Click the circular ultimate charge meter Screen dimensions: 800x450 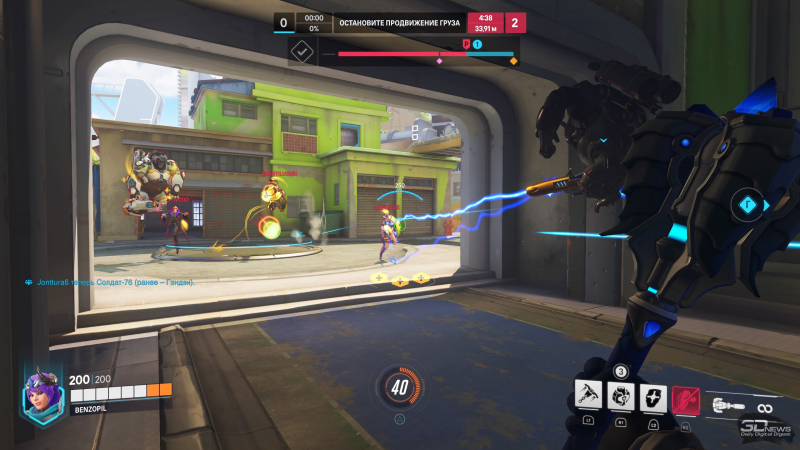pyautogui.click(x=400, y=386)
